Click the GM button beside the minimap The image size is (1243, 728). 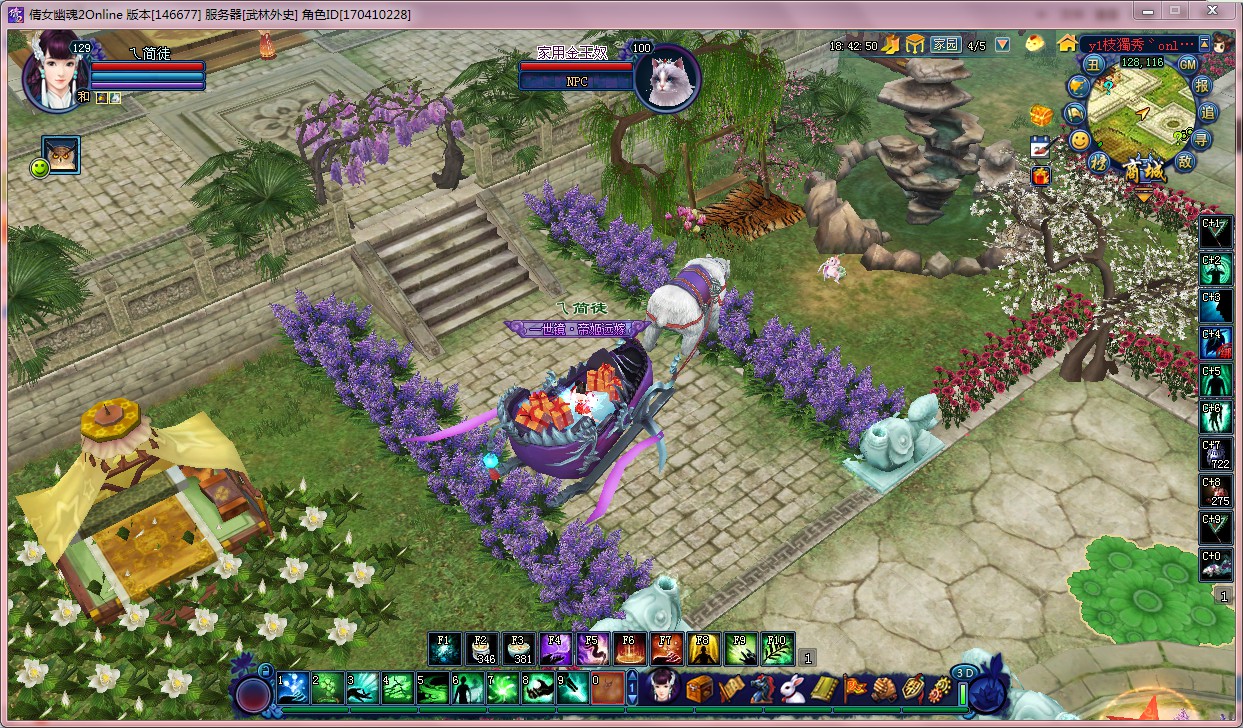(x=1188, y=64)
